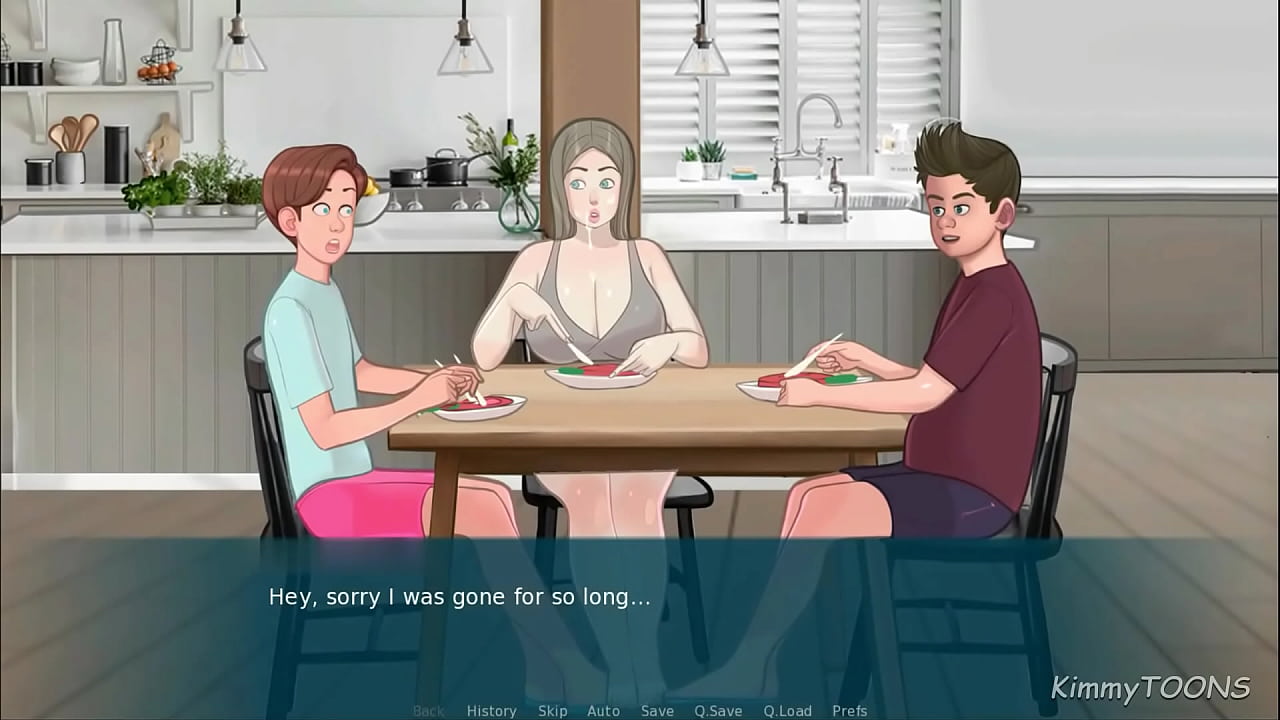This screenshot has width=1280, height=720.
Task: Click the dialogue box to advance text
Action: 640,615
